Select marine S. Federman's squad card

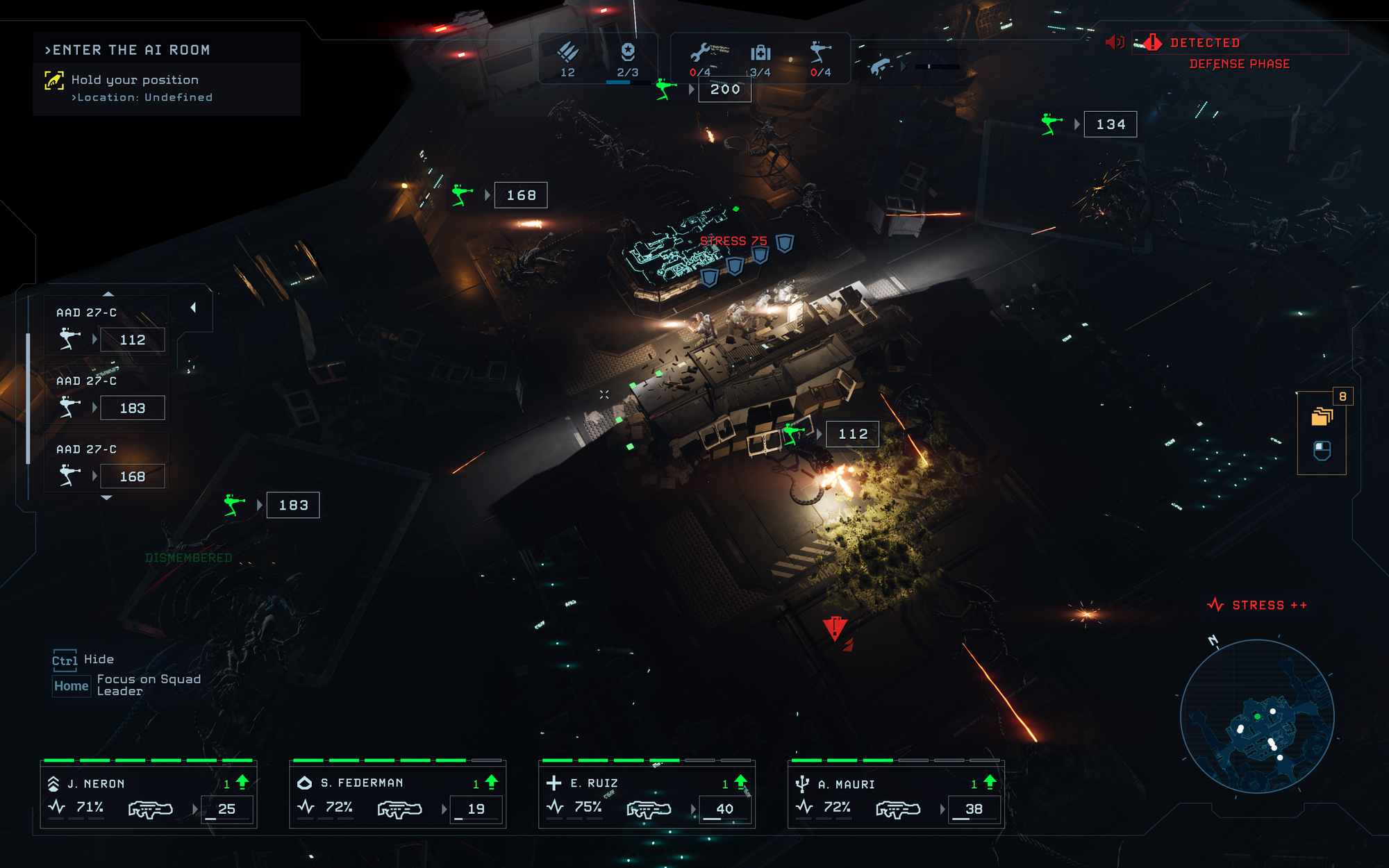(397, 794)
